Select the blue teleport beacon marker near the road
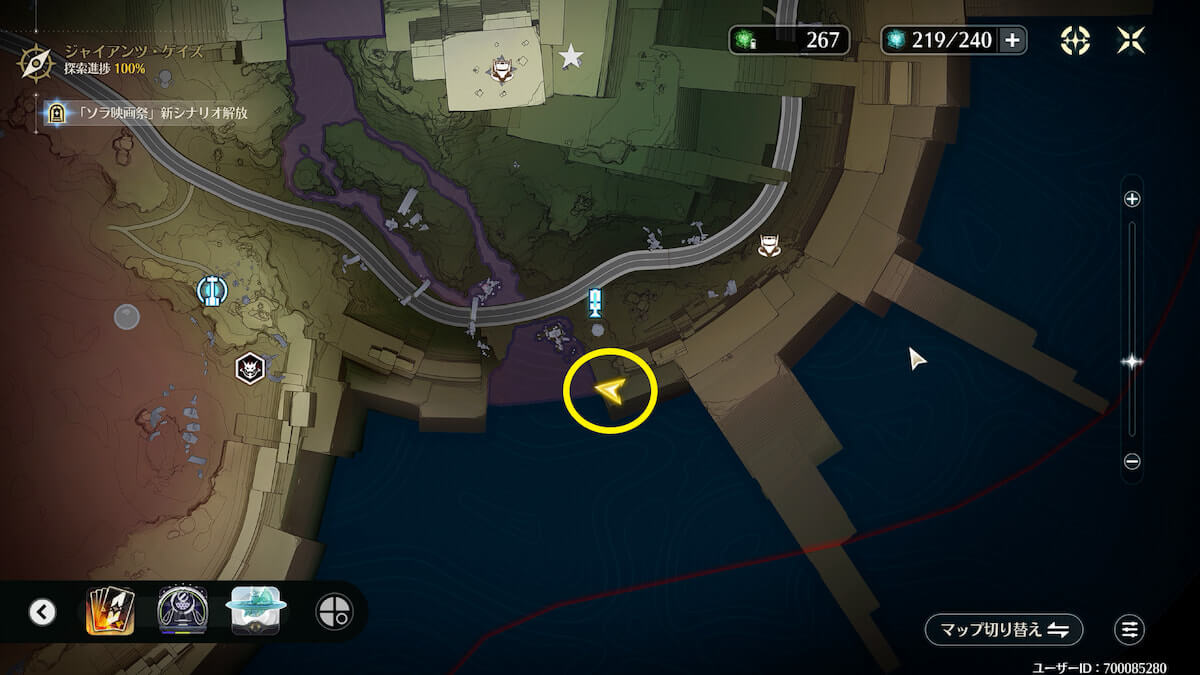This screenshot has height=675, width=1200. pos(596,301)
